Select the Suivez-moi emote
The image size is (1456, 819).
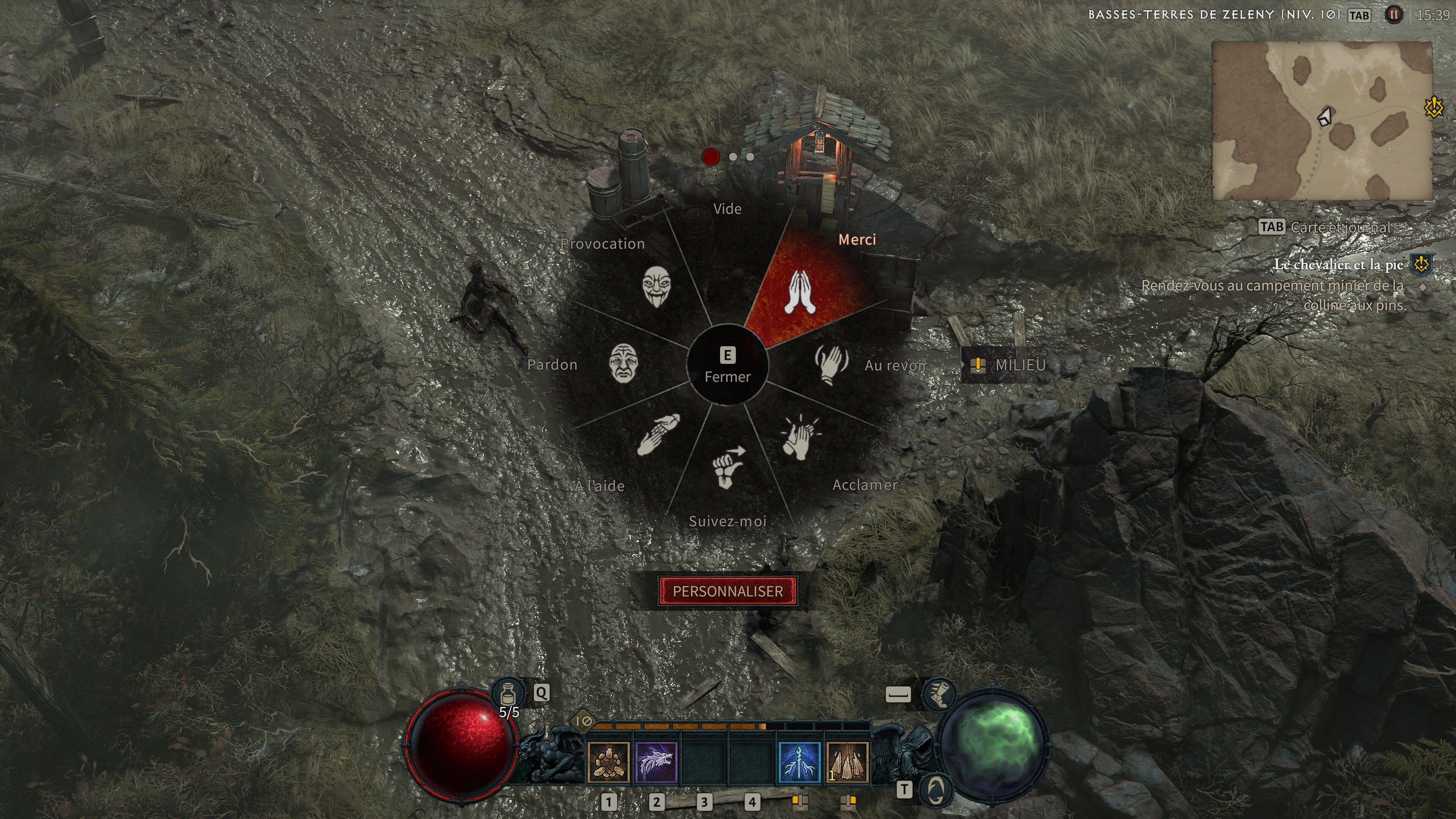(728, 468)
